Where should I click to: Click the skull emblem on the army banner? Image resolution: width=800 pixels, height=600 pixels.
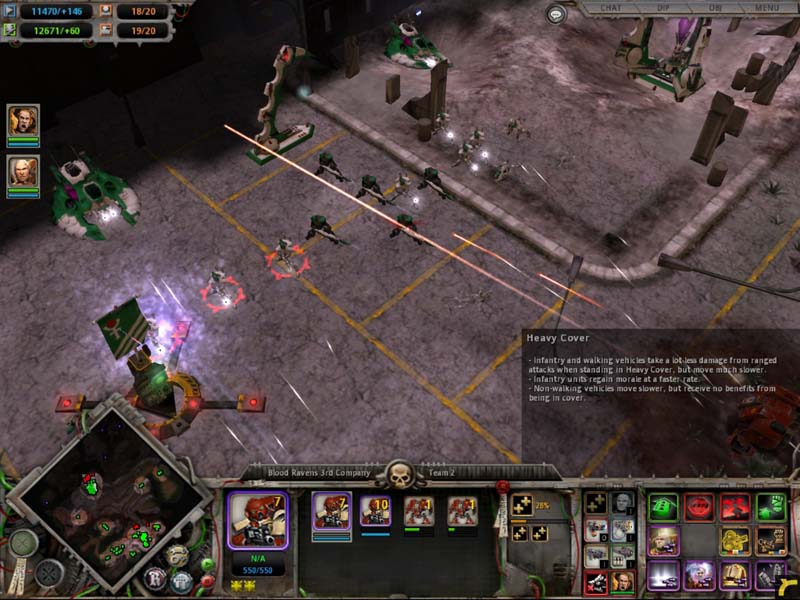coord(400,474)
